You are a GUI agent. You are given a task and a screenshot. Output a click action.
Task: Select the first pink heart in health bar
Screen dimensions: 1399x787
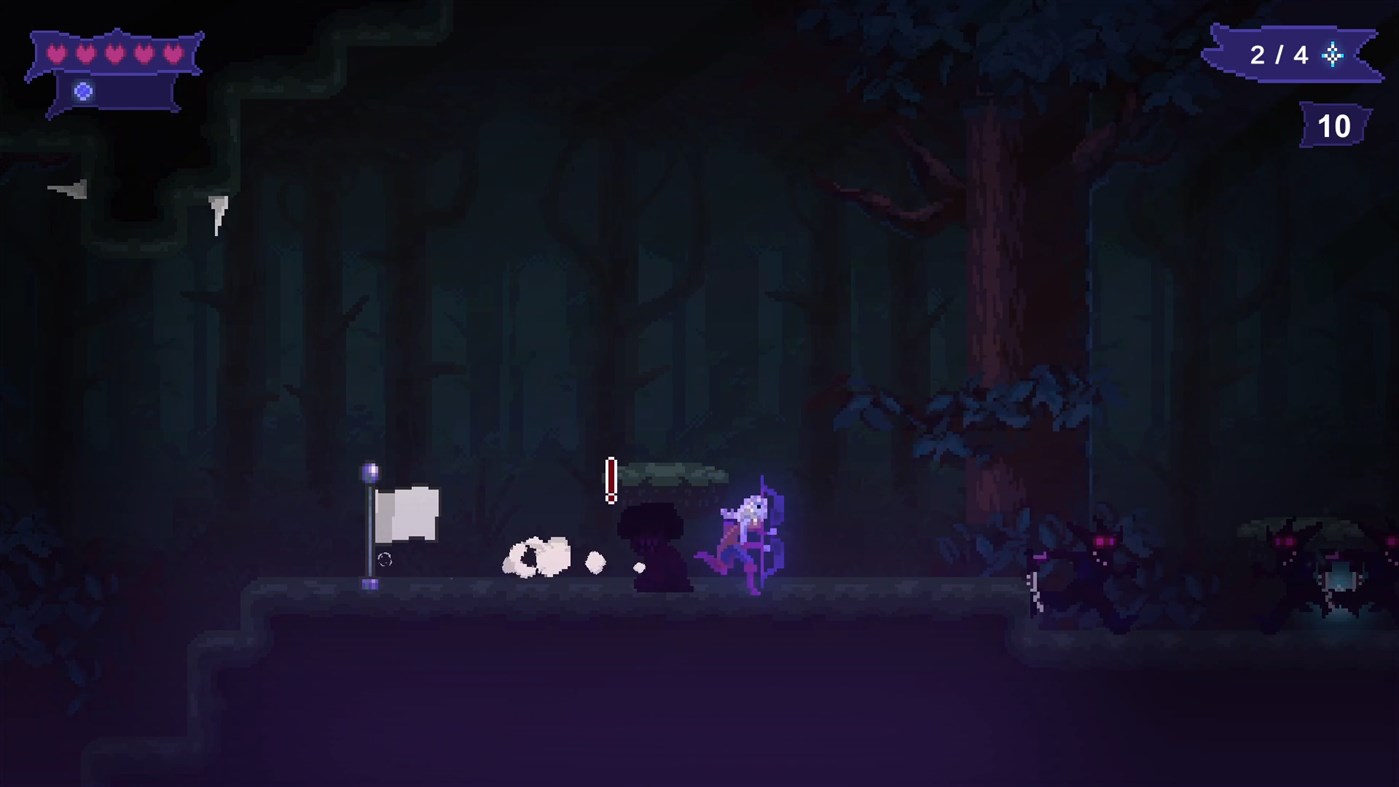point(56,53)
